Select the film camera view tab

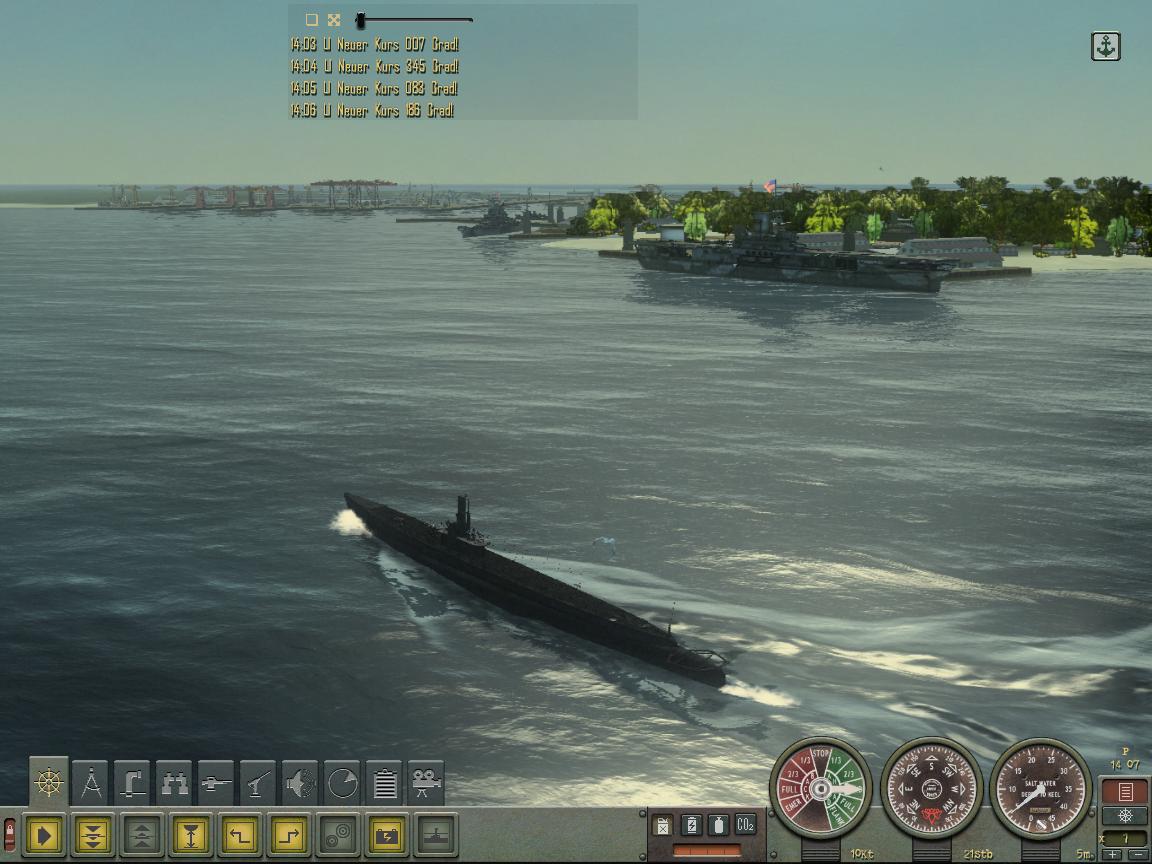point(426,783)
